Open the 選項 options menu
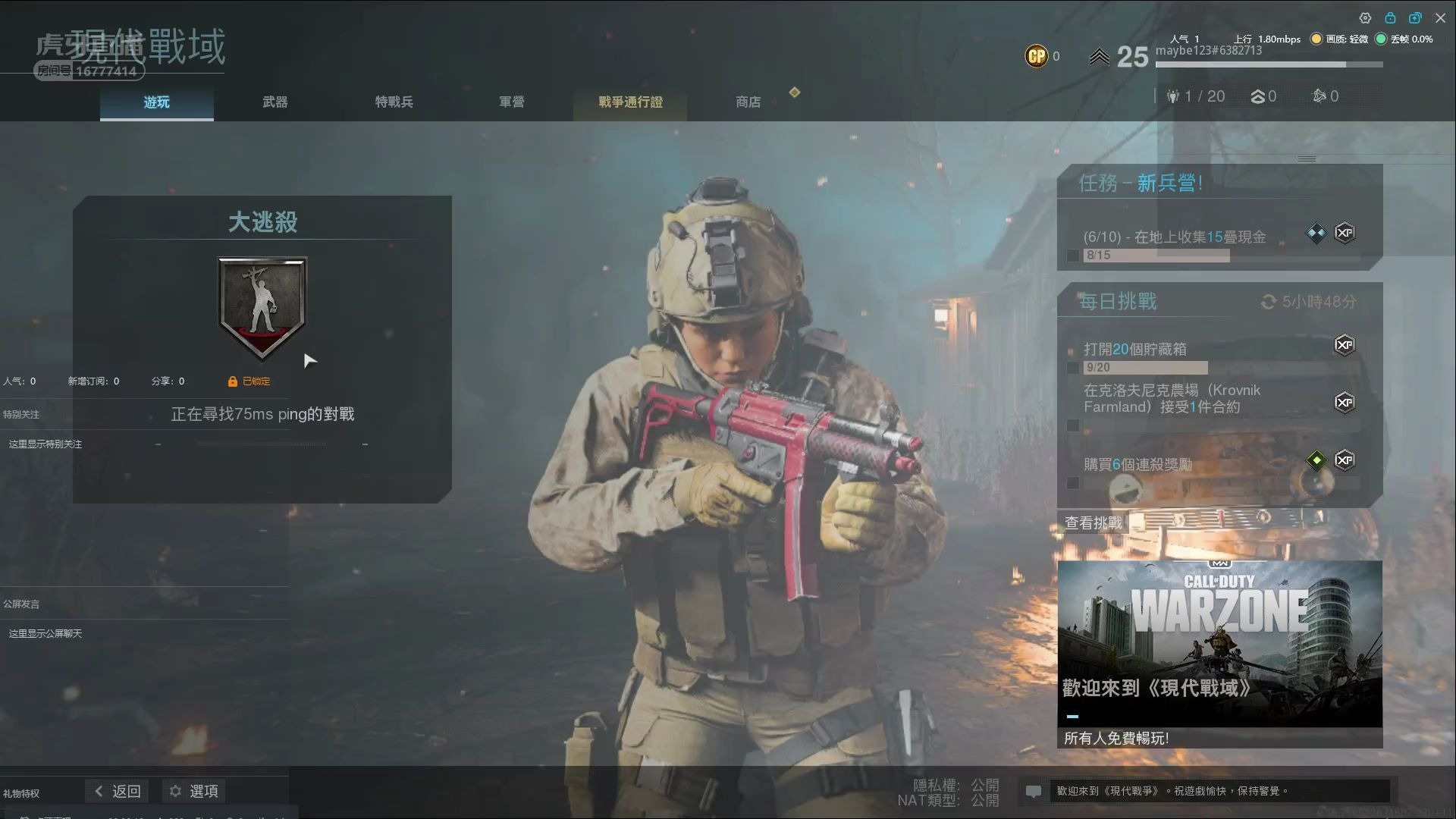The width and height of the screenshot is (1456, 819). [194, 791]
